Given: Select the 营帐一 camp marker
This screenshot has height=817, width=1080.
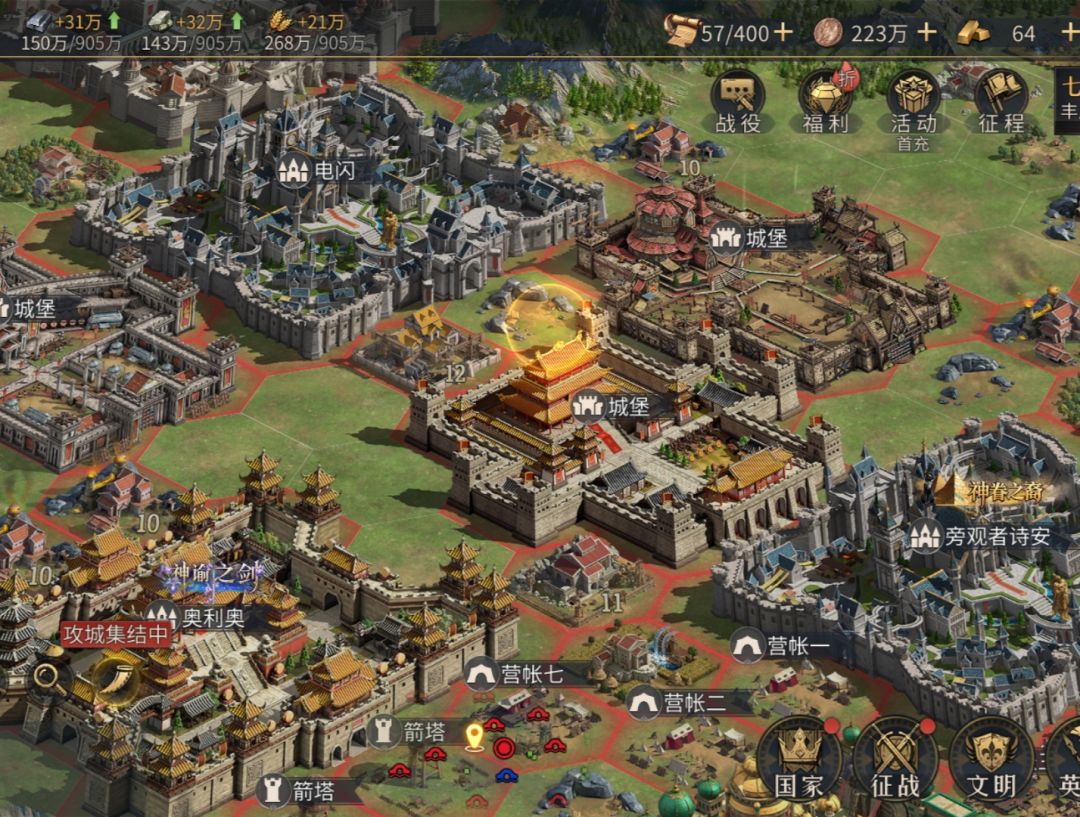Looking at the screenshot, I should point(783,646).
